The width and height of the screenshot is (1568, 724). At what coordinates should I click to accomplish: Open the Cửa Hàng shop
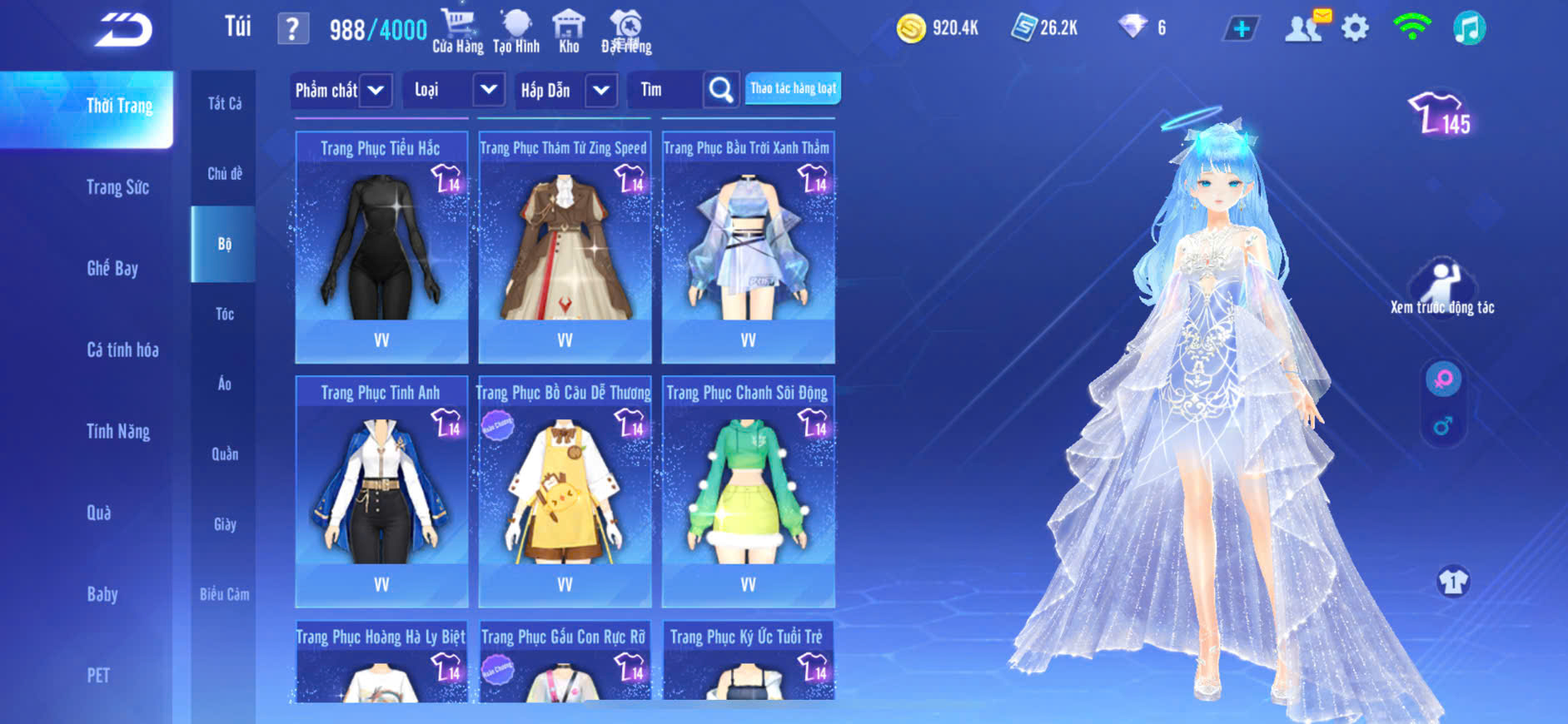[x=457, y=32]
